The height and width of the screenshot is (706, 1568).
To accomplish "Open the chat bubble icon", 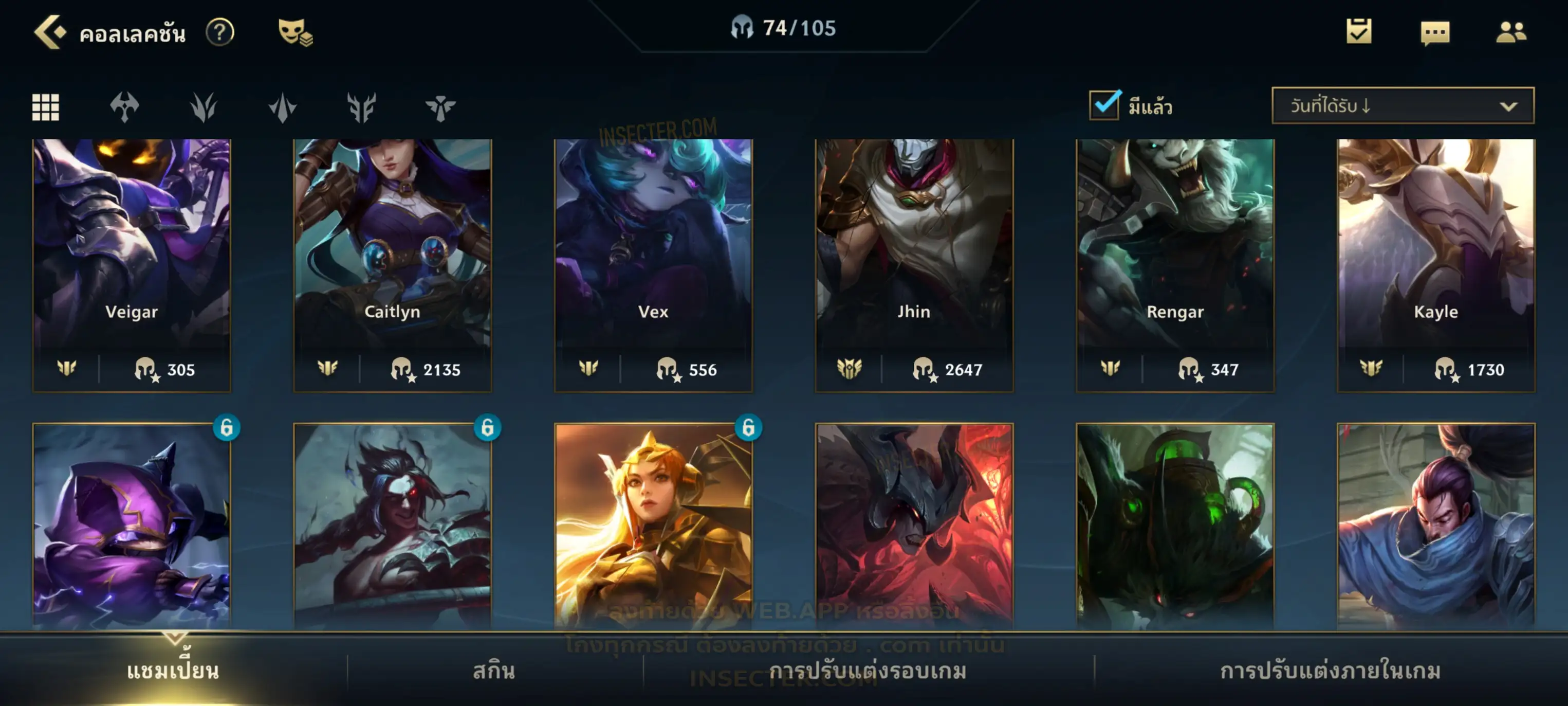I will (1435, 33).
